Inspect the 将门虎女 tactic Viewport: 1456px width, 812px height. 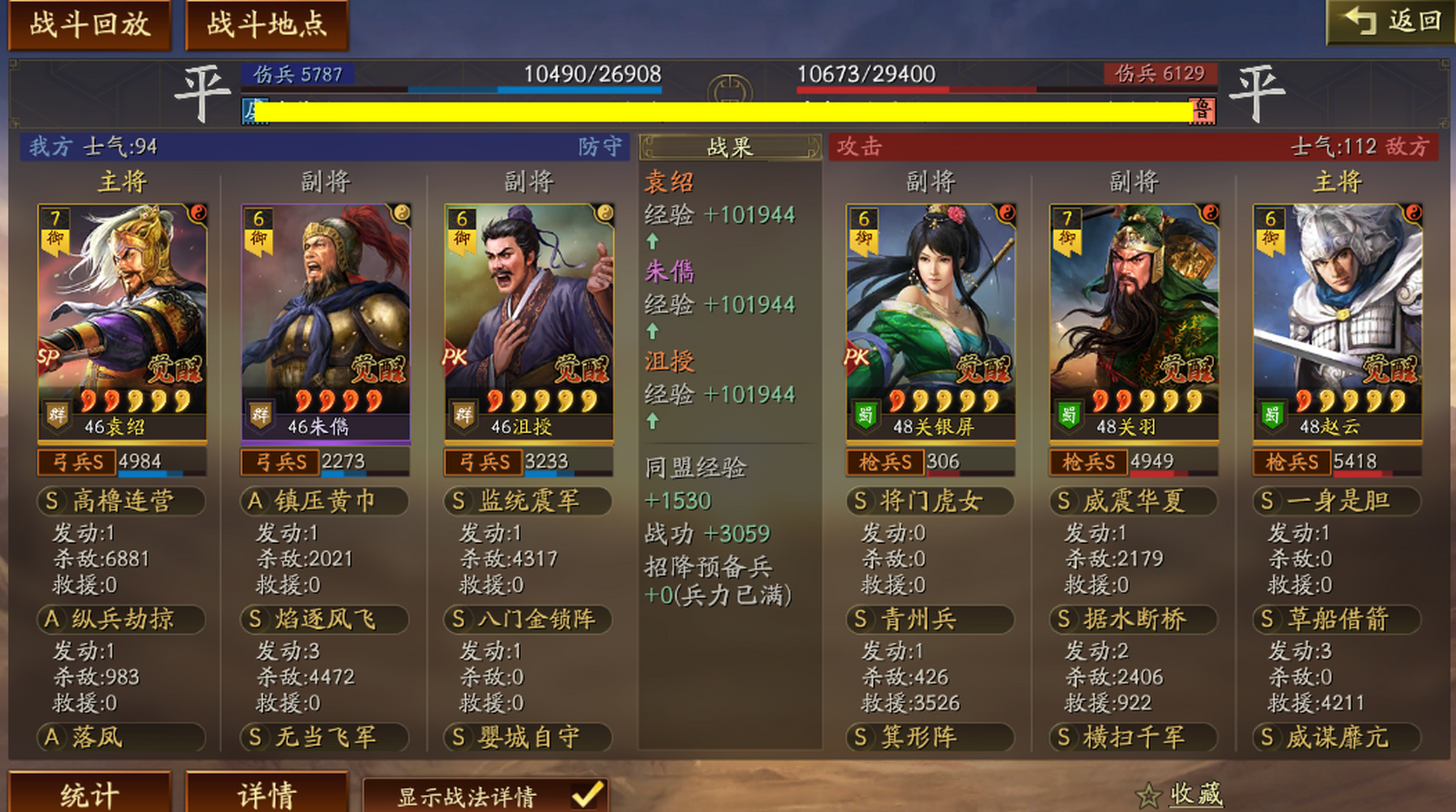(x=930, y=501)
